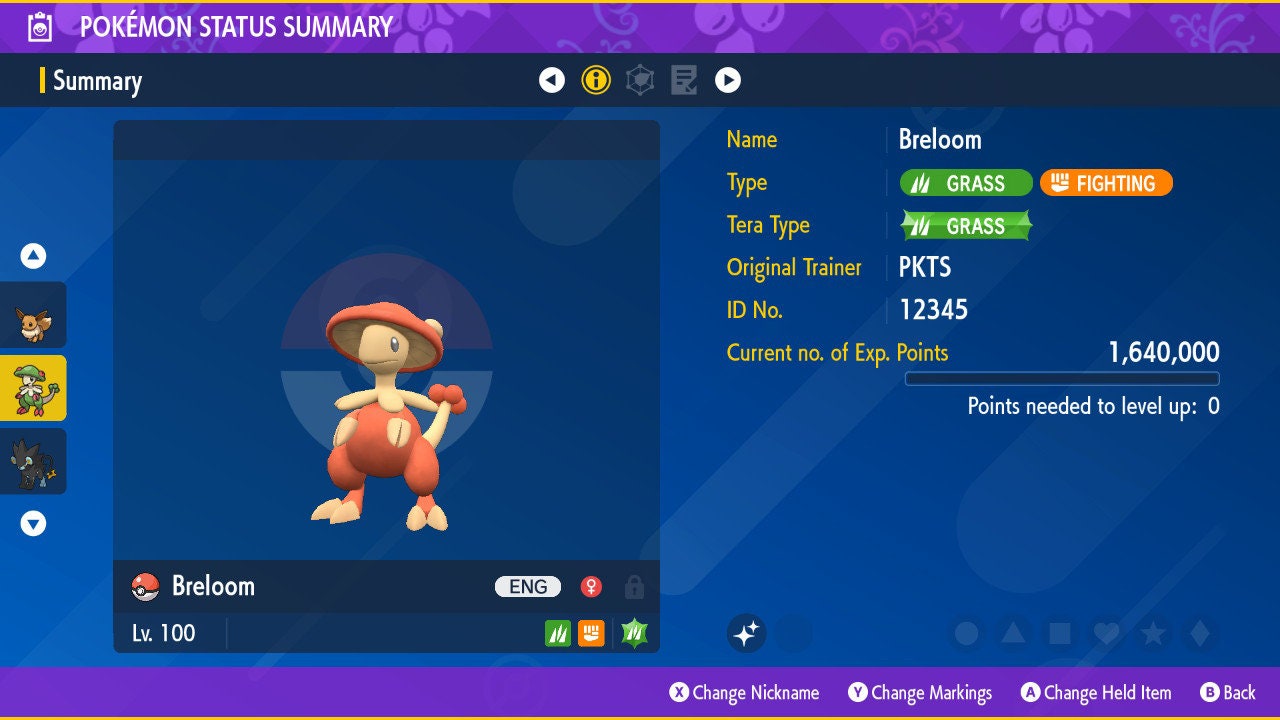
Task: Select the info summary tab icon
Action: [x=596, y=80]
